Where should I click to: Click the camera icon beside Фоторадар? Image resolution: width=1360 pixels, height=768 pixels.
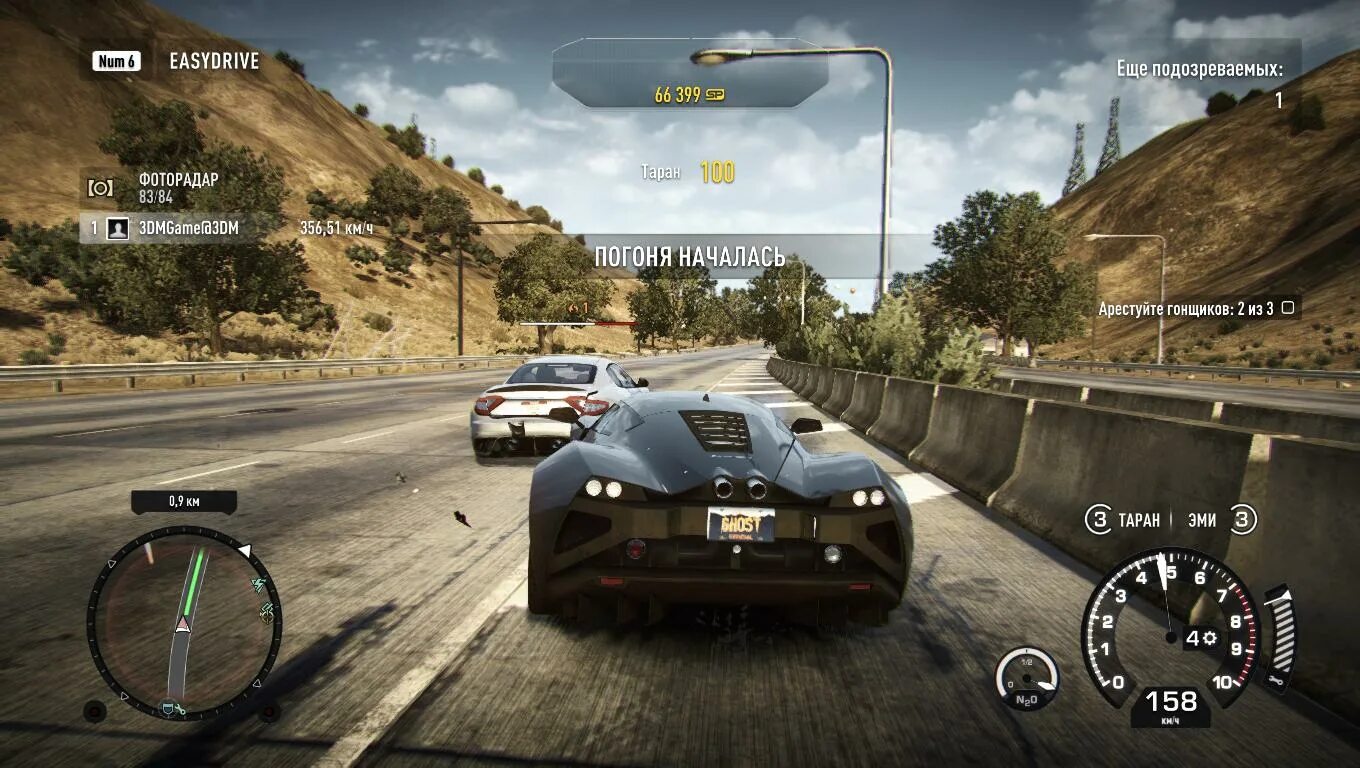(100, 188)
